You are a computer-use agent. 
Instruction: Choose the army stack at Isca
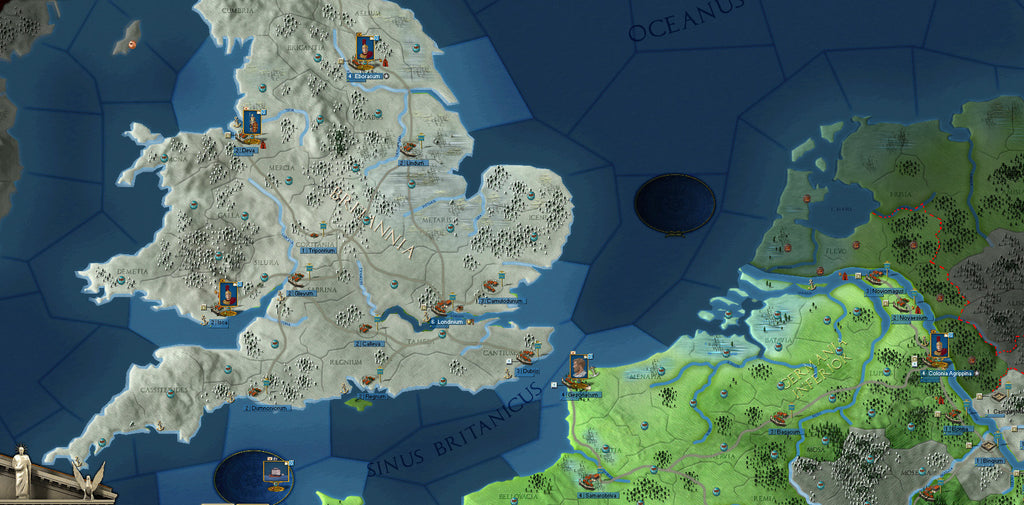click(227, 295)
